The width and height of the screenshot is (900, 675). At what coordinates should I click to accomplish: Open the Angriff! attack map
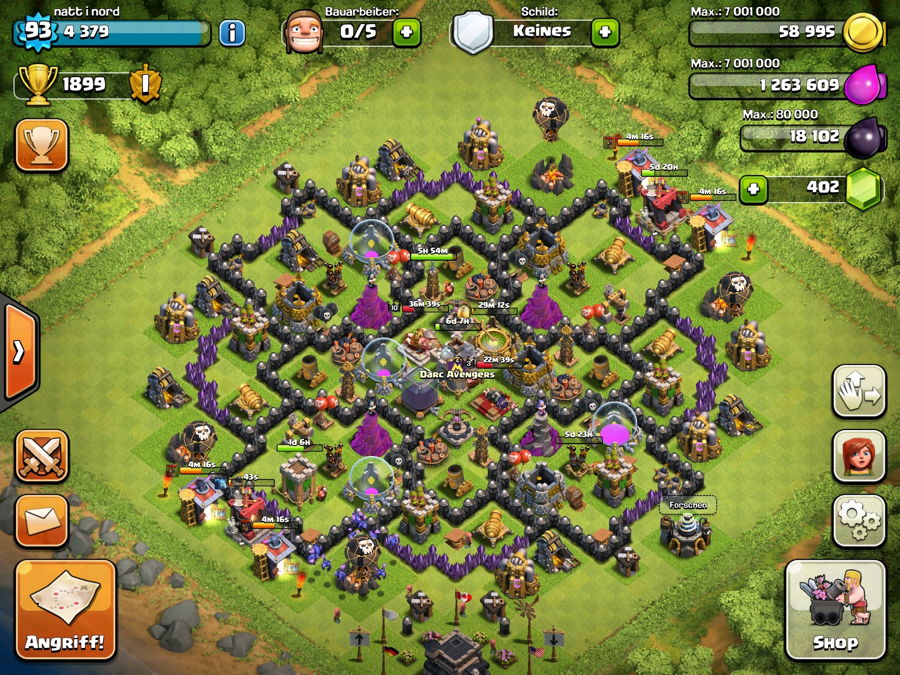point(65,609)
